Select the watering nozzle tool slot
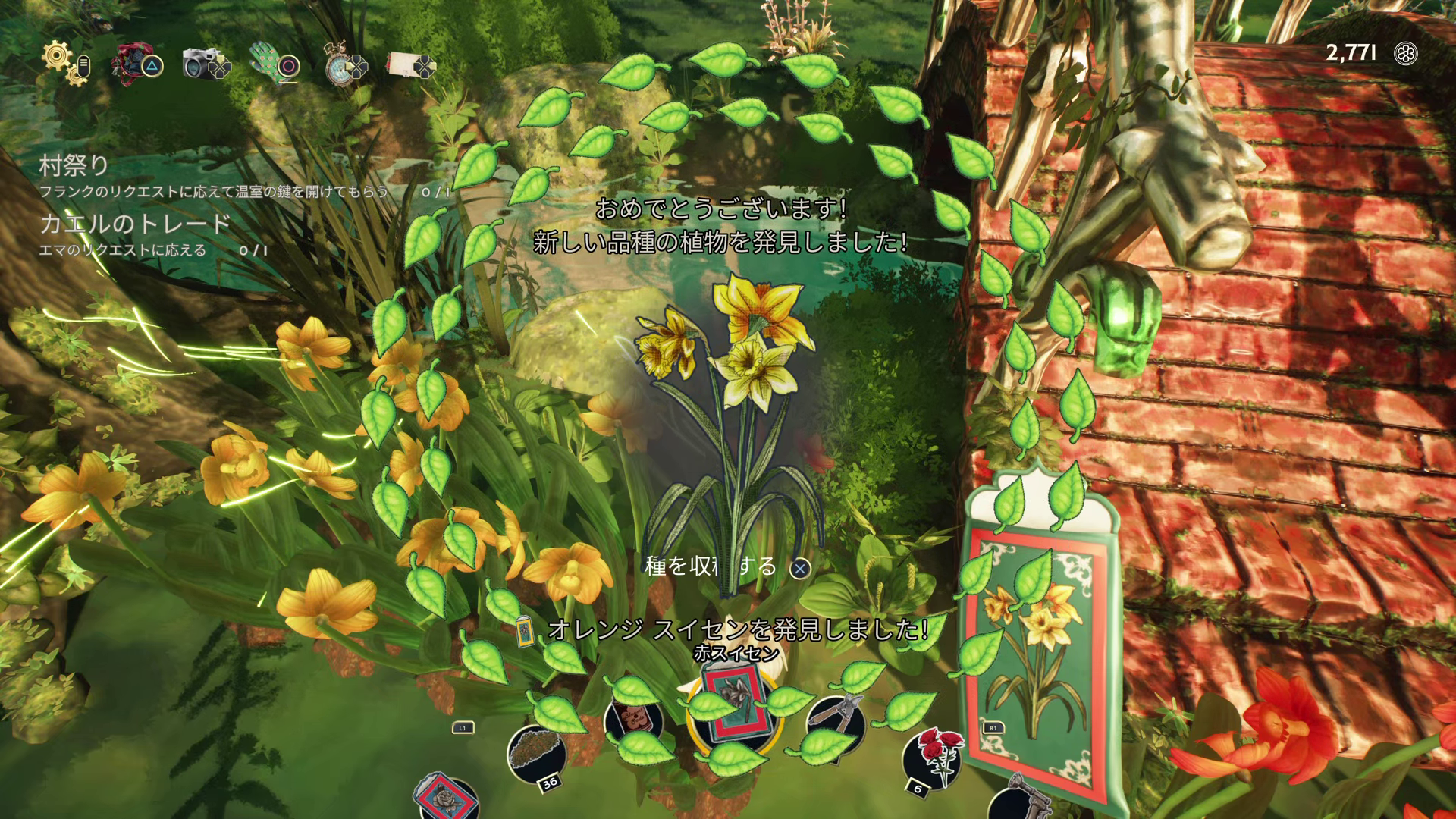1456x819 pixels. click(x=1020, y=800)
